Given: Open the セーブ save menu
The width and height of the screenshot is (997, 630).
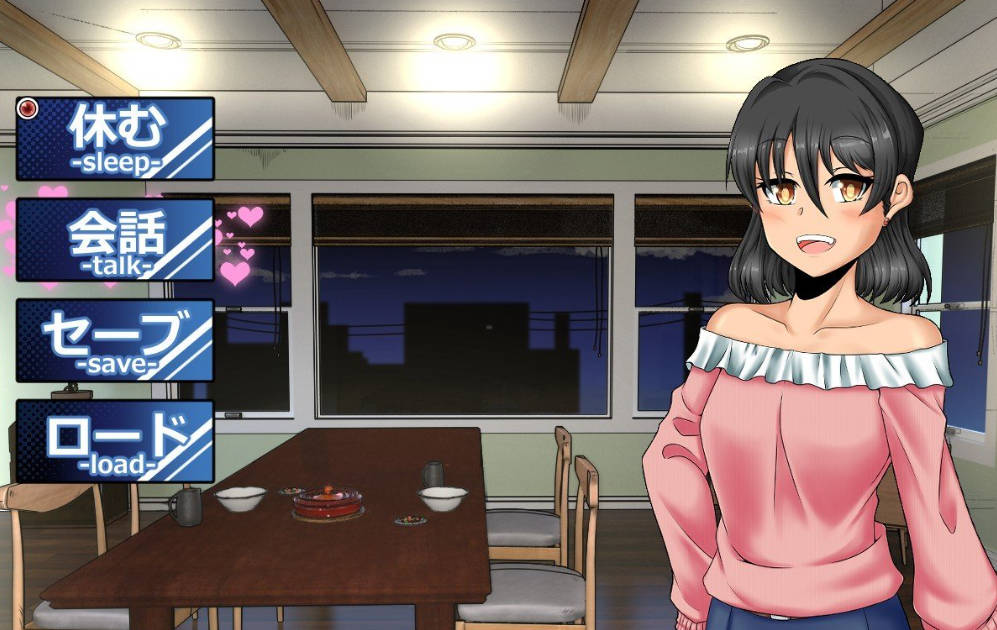Looking at the screenshot, I should [115, 340].
